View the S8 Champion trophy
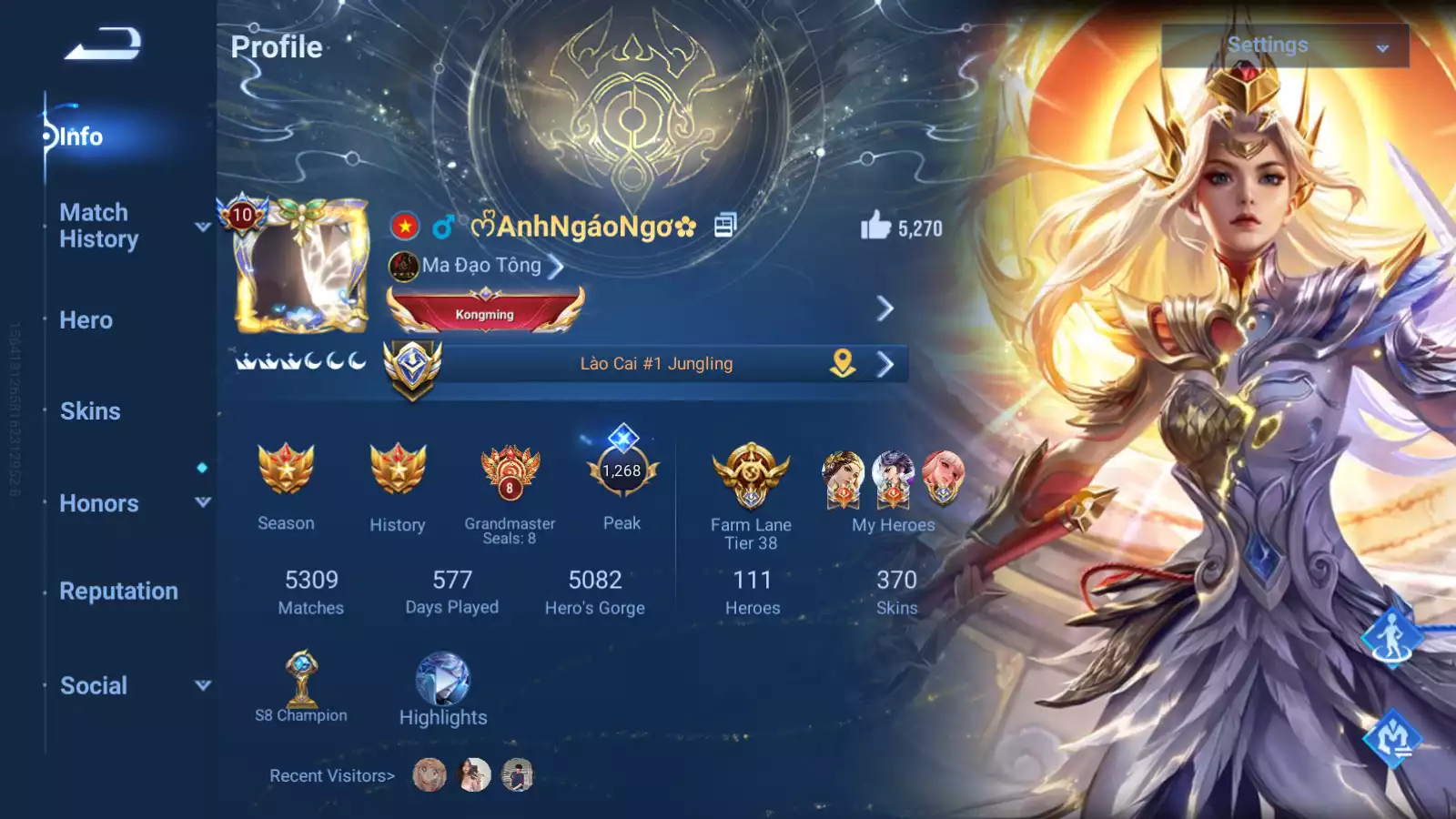Viewport: 1456px width, 819px height. tap(301, 679)
